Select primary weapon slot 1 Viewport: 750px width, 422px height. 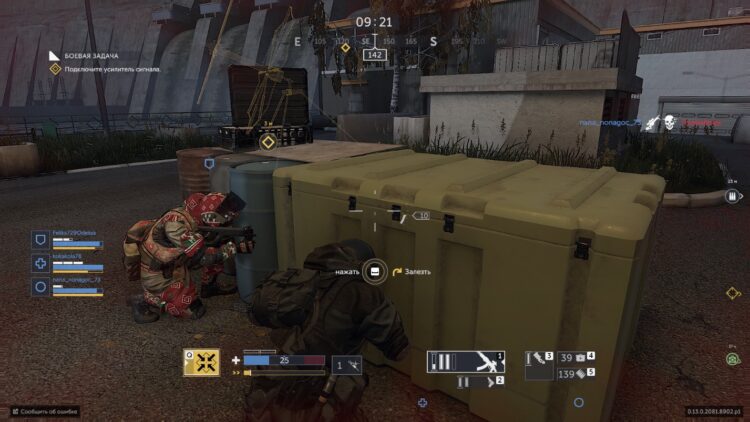466,361
